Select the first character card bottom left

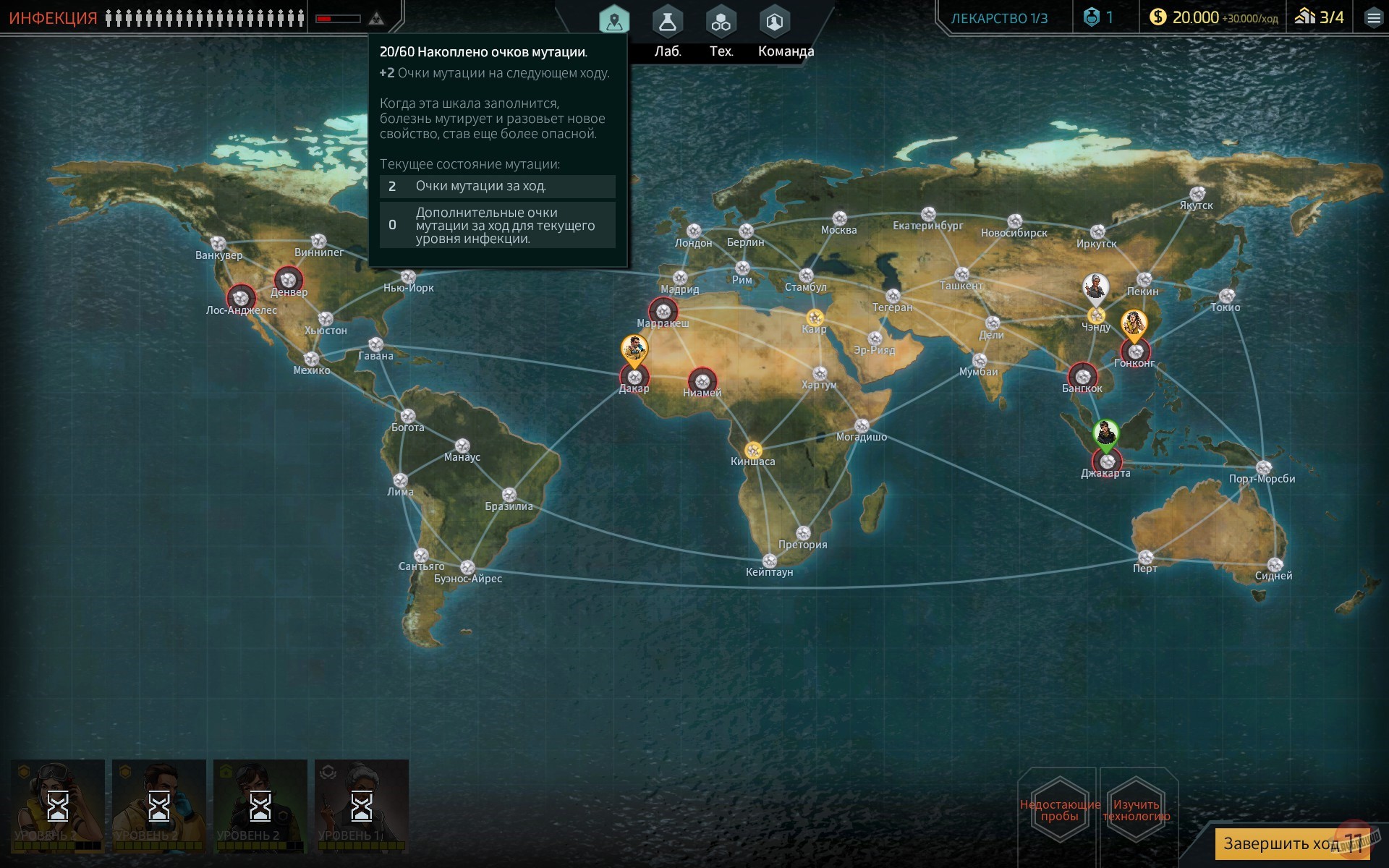pyautogui.click(x=56, y=805)
